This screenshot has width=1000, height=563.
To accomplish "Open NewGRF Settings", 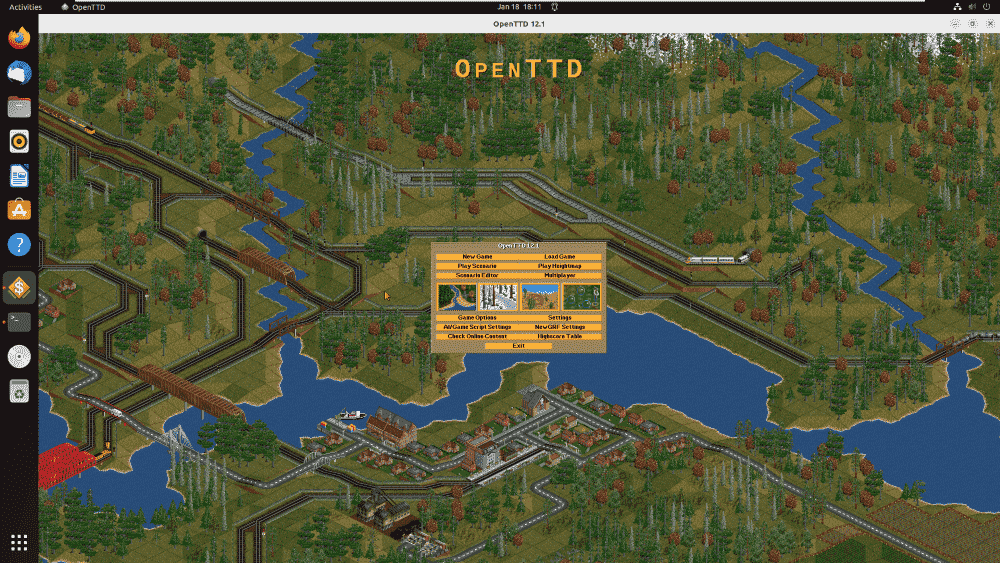I will tap(560, 327).
